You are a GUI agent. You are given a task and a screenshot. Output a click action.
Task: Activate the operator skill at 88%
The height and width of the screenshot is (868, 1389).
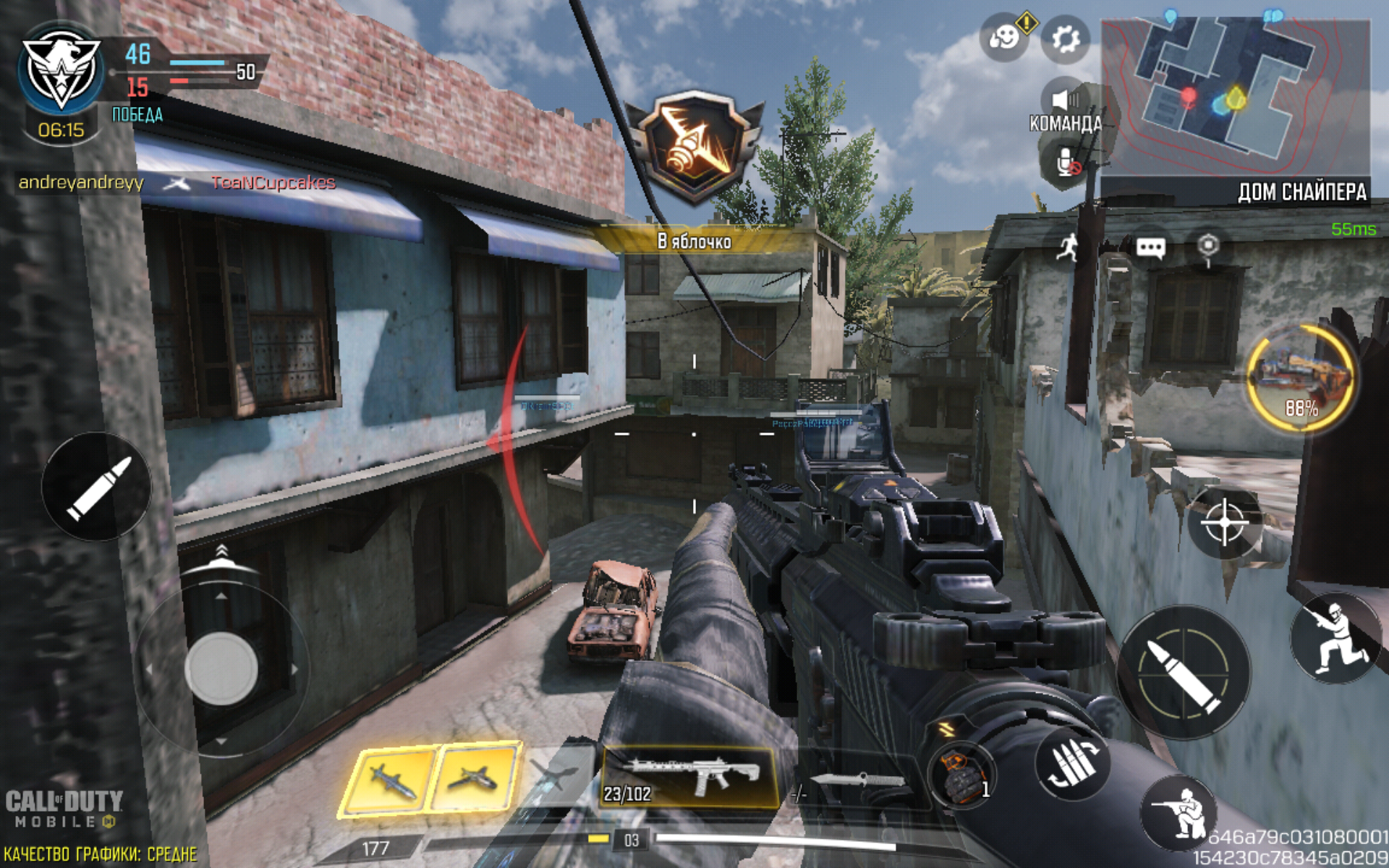point(1300,379)
